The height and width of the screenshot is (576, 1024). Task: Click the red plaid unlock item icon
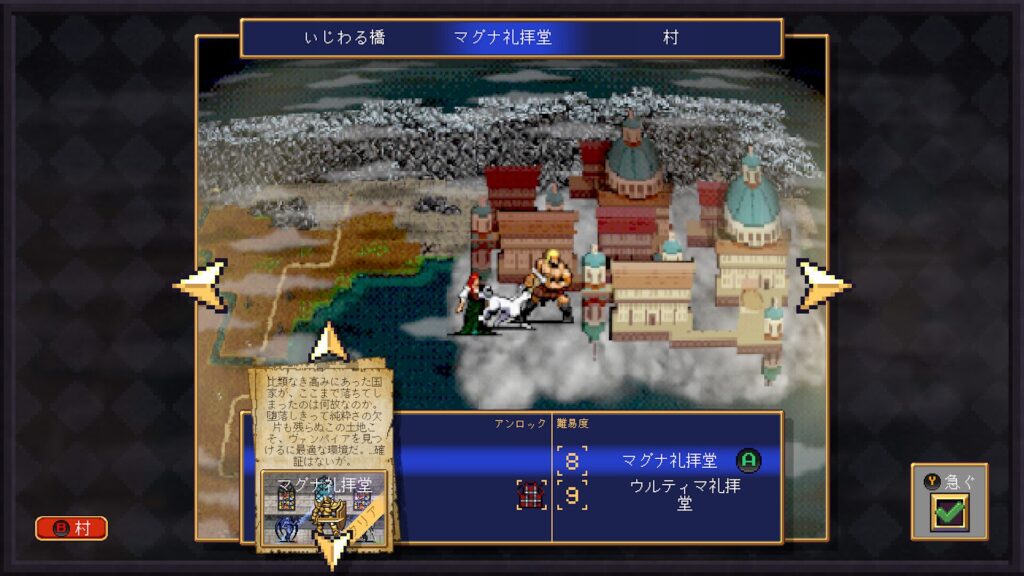(x=531, y=495)
